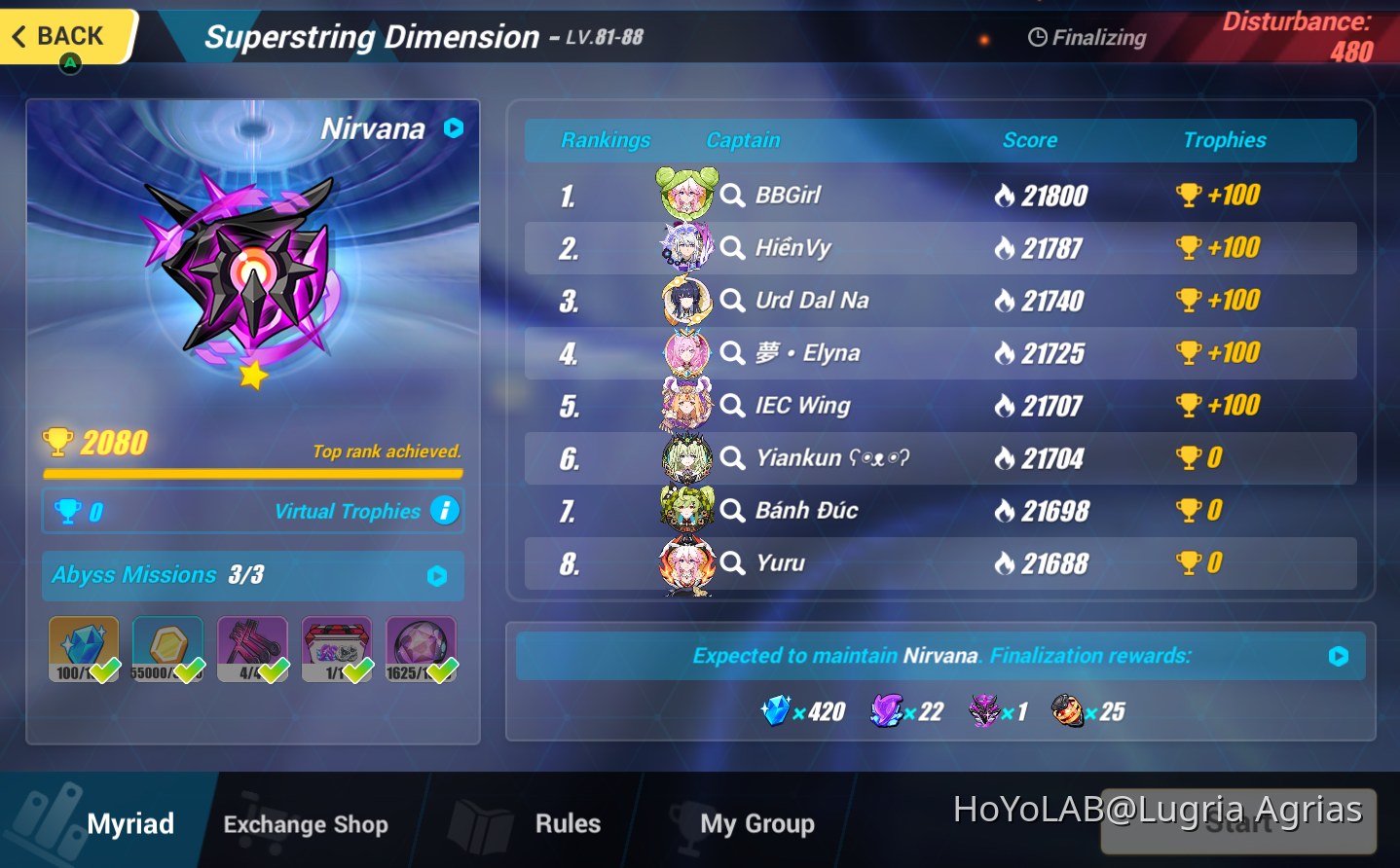Image resolution: width=1400 pixels, height=868 pixels.
Task: Select the crystal reward icon showing 100/100
Action: 83,642
